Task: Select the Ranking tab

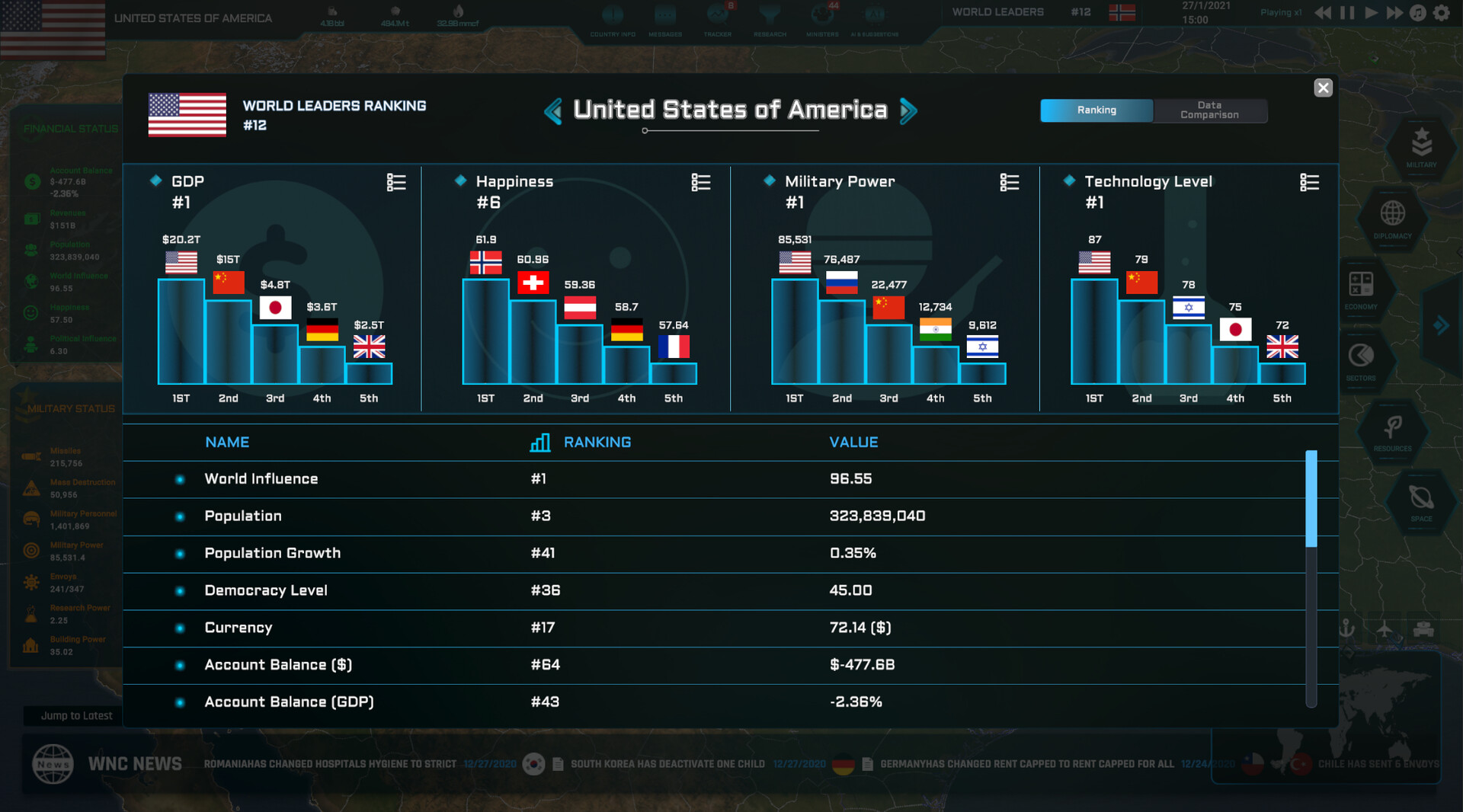Action: pos(1096,110)
